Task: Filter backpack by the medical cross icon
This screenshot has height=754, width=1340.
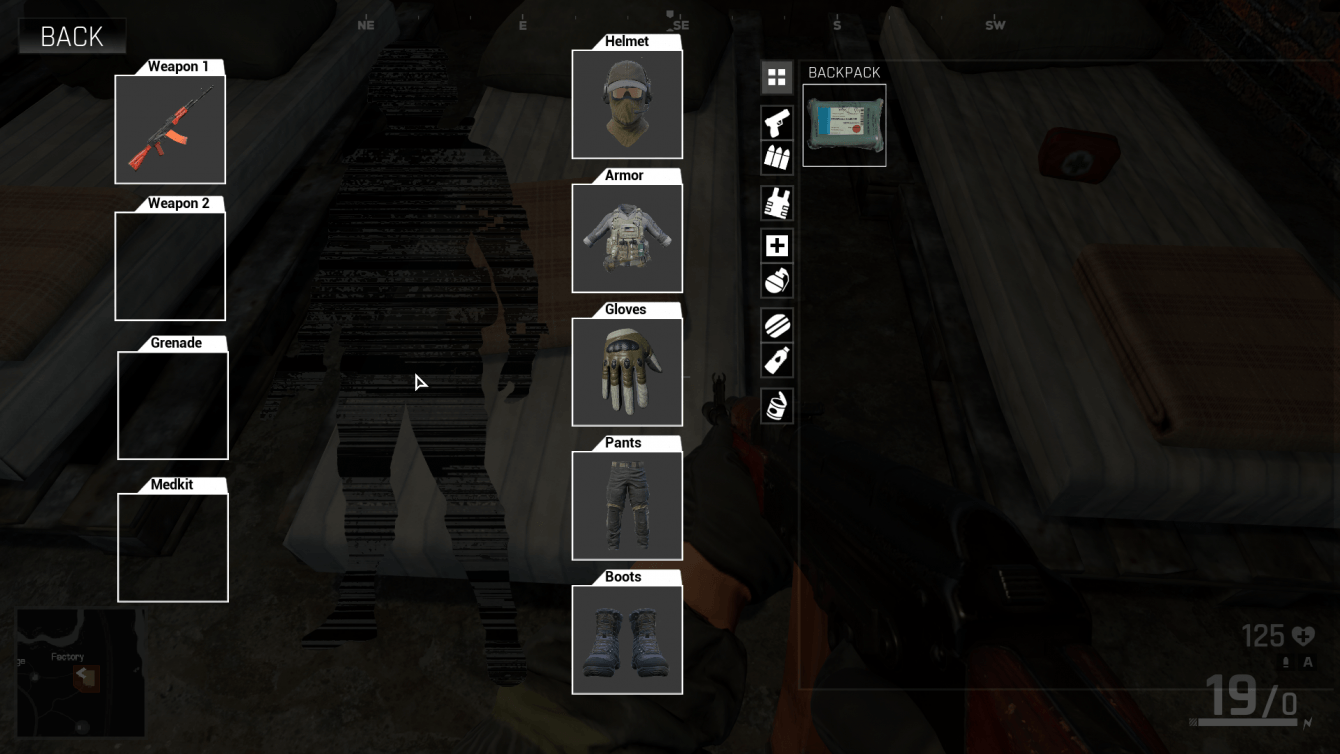Action: tap(777, 246)
